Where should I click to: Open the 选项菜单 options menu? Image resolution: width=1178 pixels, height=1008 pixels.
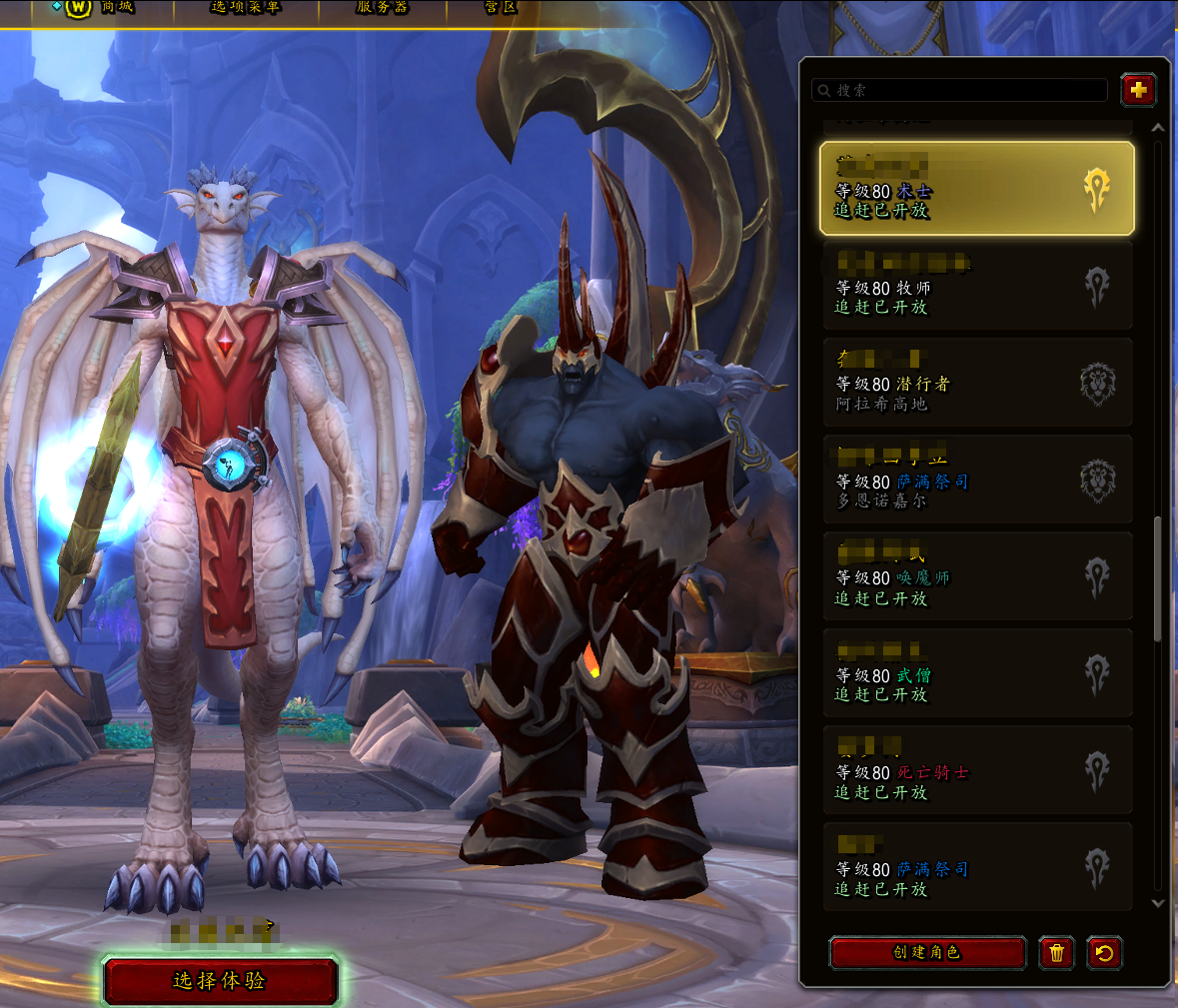(245, 8)
